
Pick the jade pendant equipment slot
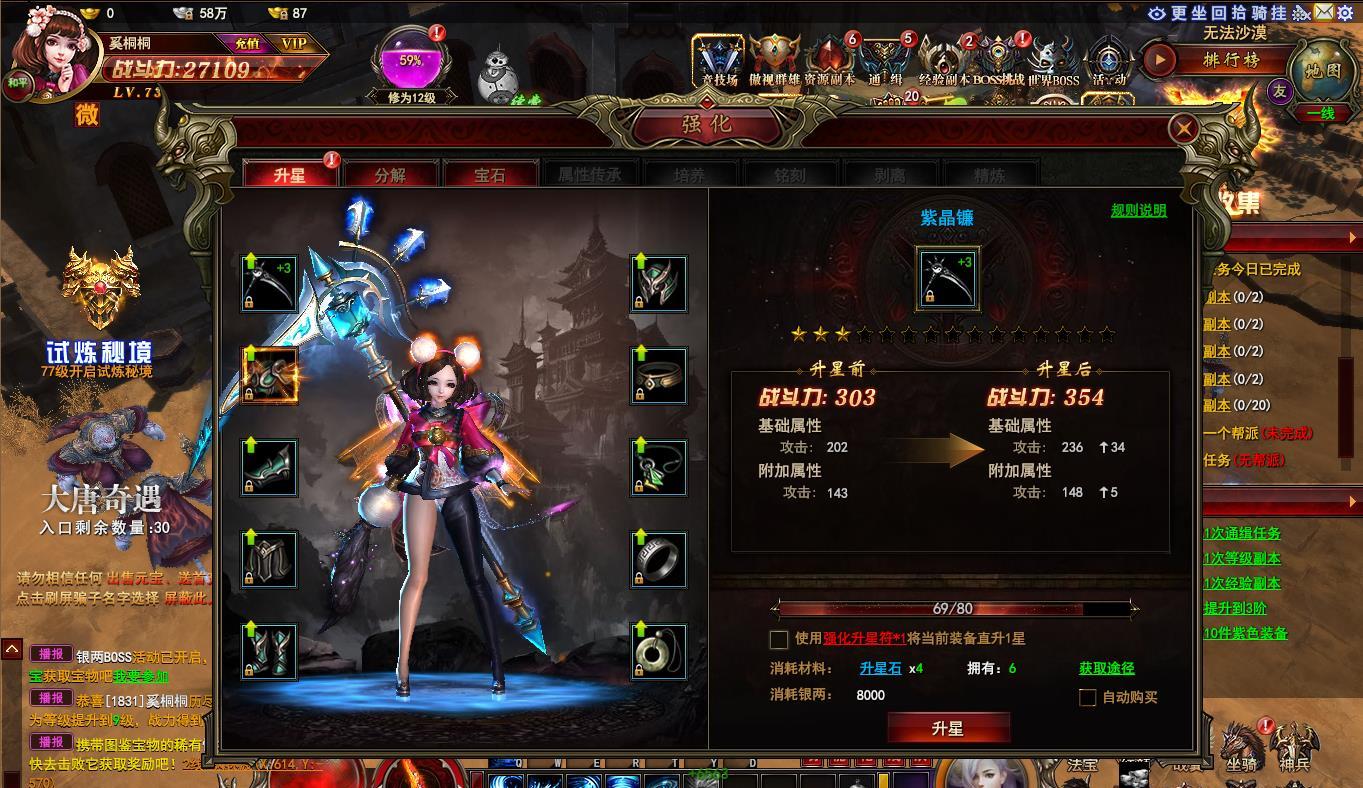[659, 651]
